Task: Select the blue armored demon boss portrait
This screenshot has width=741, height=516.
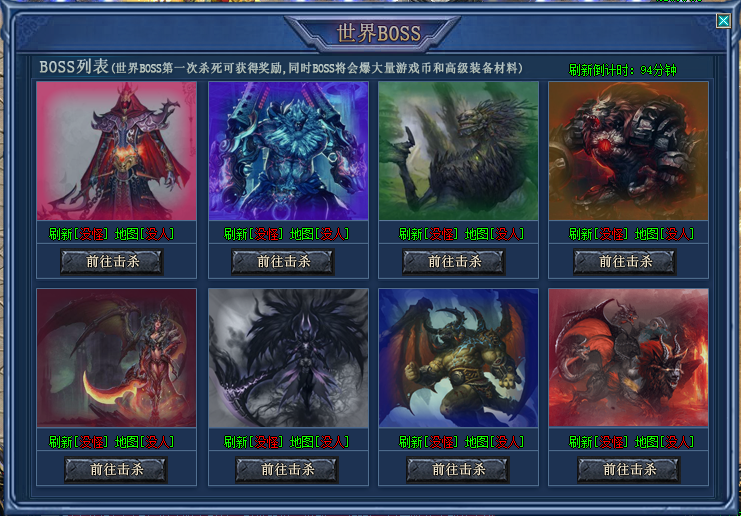Action: click(288, 150)
